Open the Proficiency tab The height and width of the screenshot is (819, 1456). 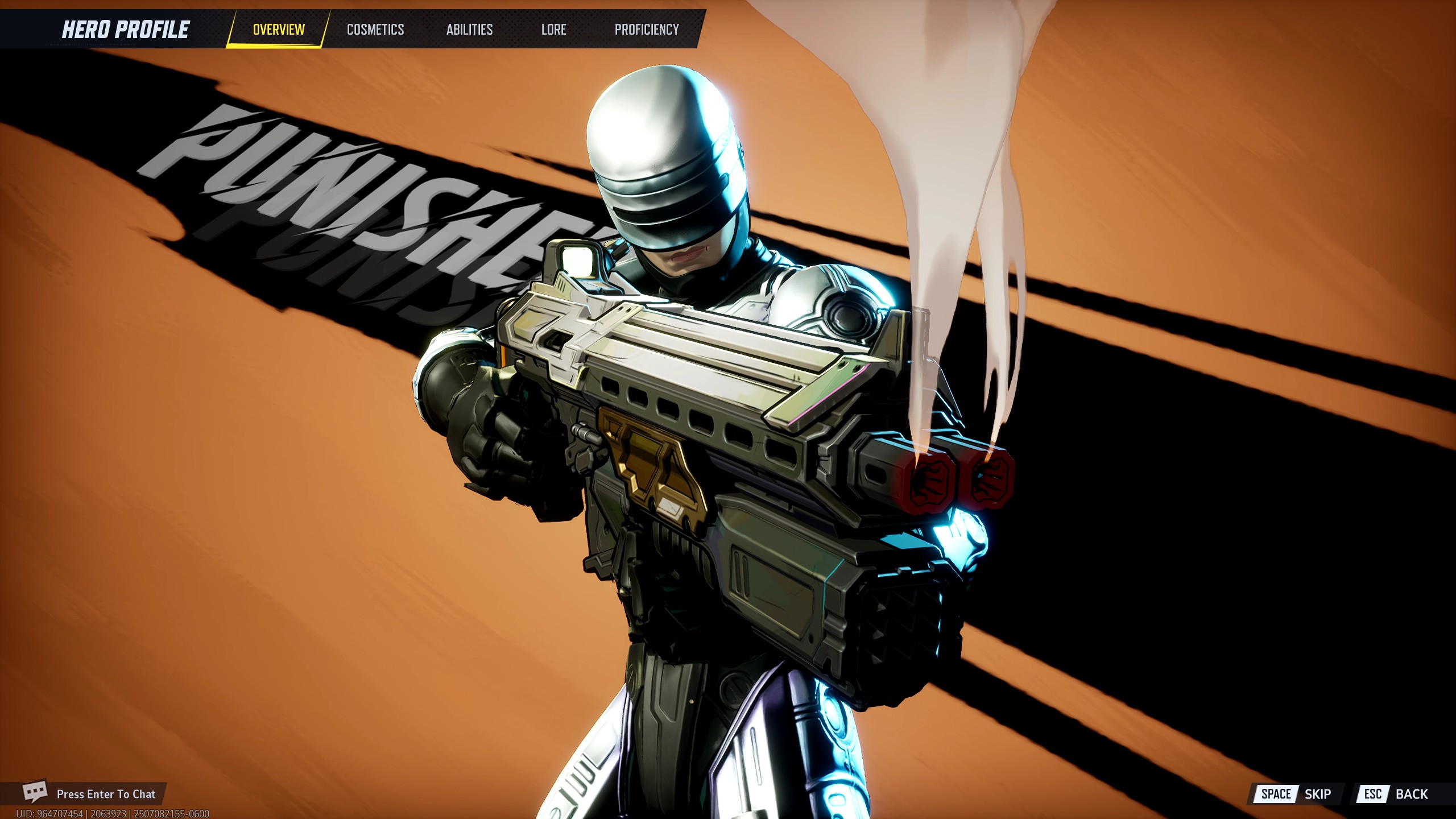click(647, 30)
